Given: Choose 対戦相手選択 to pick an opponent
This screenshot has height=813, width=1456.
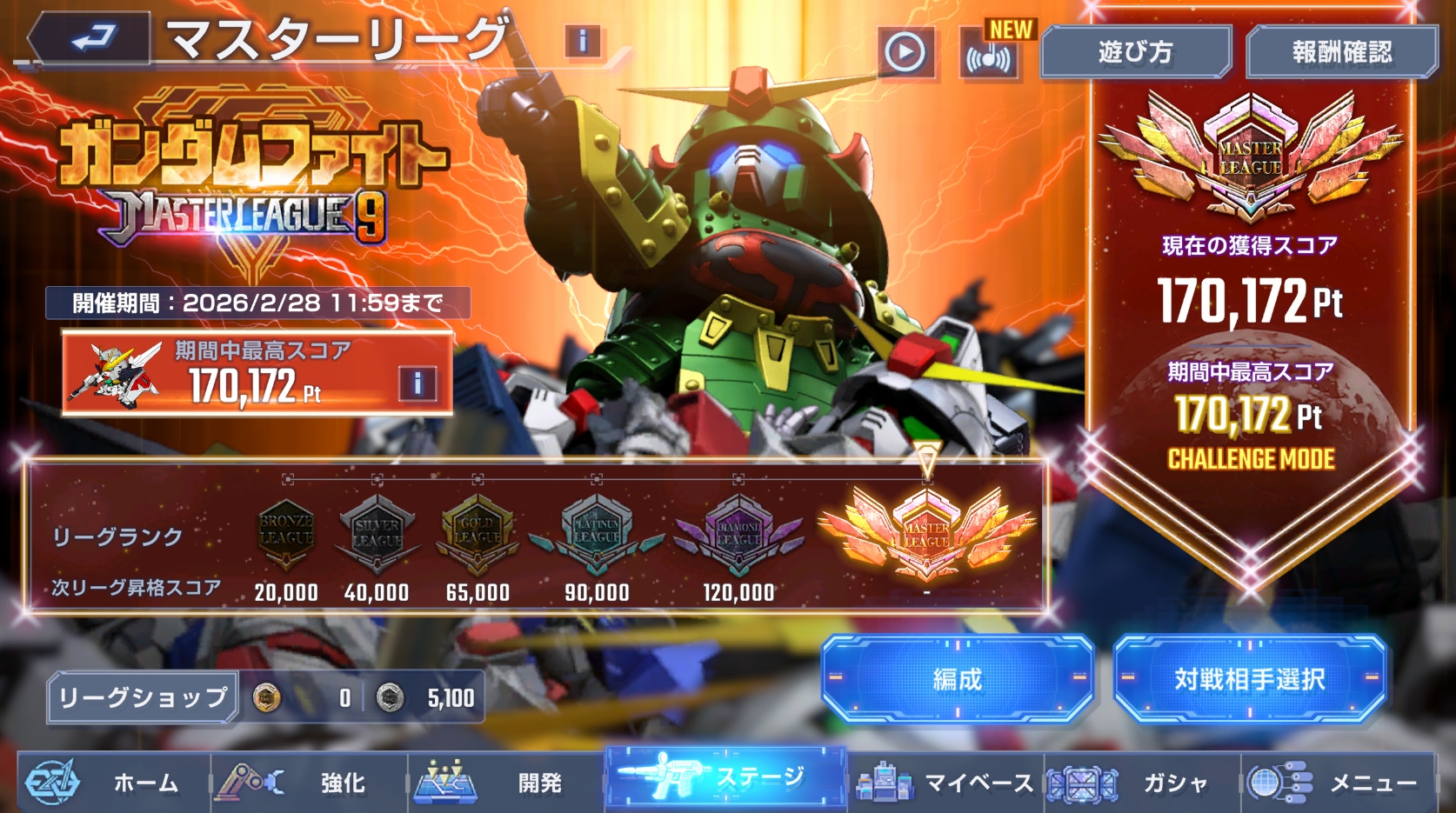Looking at the screenshot, I should (x=1249, y=679).
